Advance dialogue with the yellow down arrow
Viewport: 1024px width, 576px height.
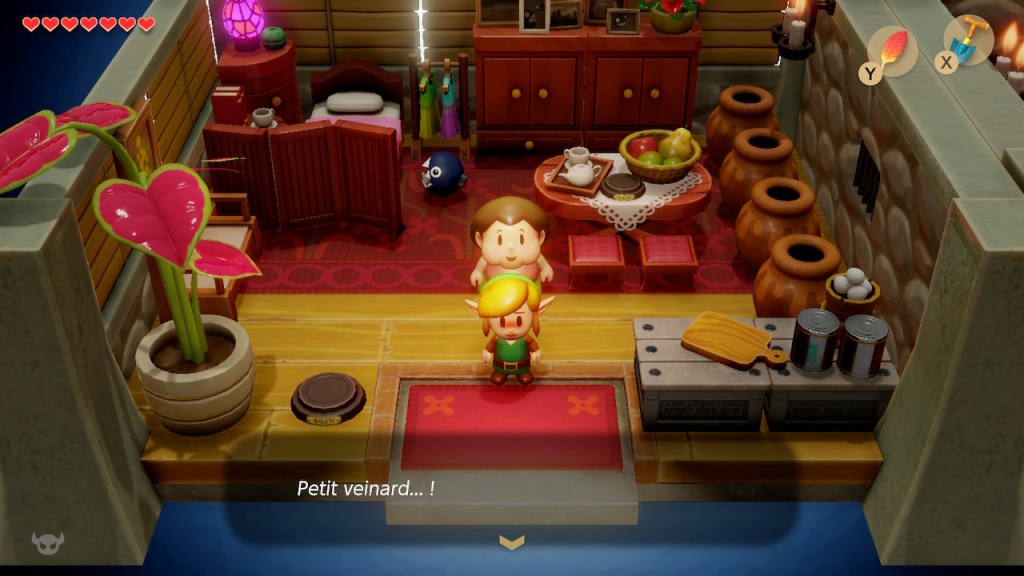point(511,542)
